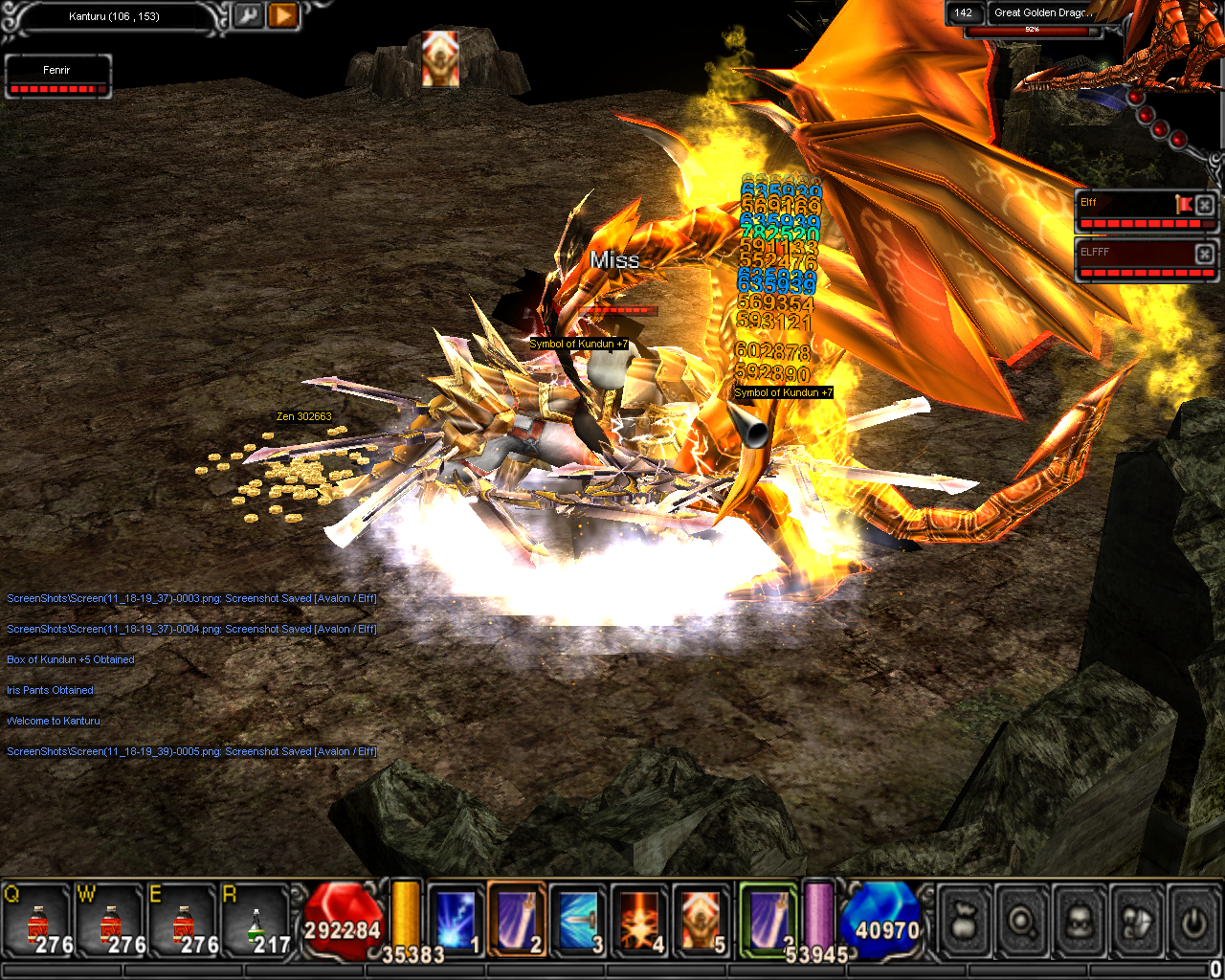Viewport: 1225px width, 980px height.
Task: Activate skill slot 3 arrow skill
Action: (579, 921)
